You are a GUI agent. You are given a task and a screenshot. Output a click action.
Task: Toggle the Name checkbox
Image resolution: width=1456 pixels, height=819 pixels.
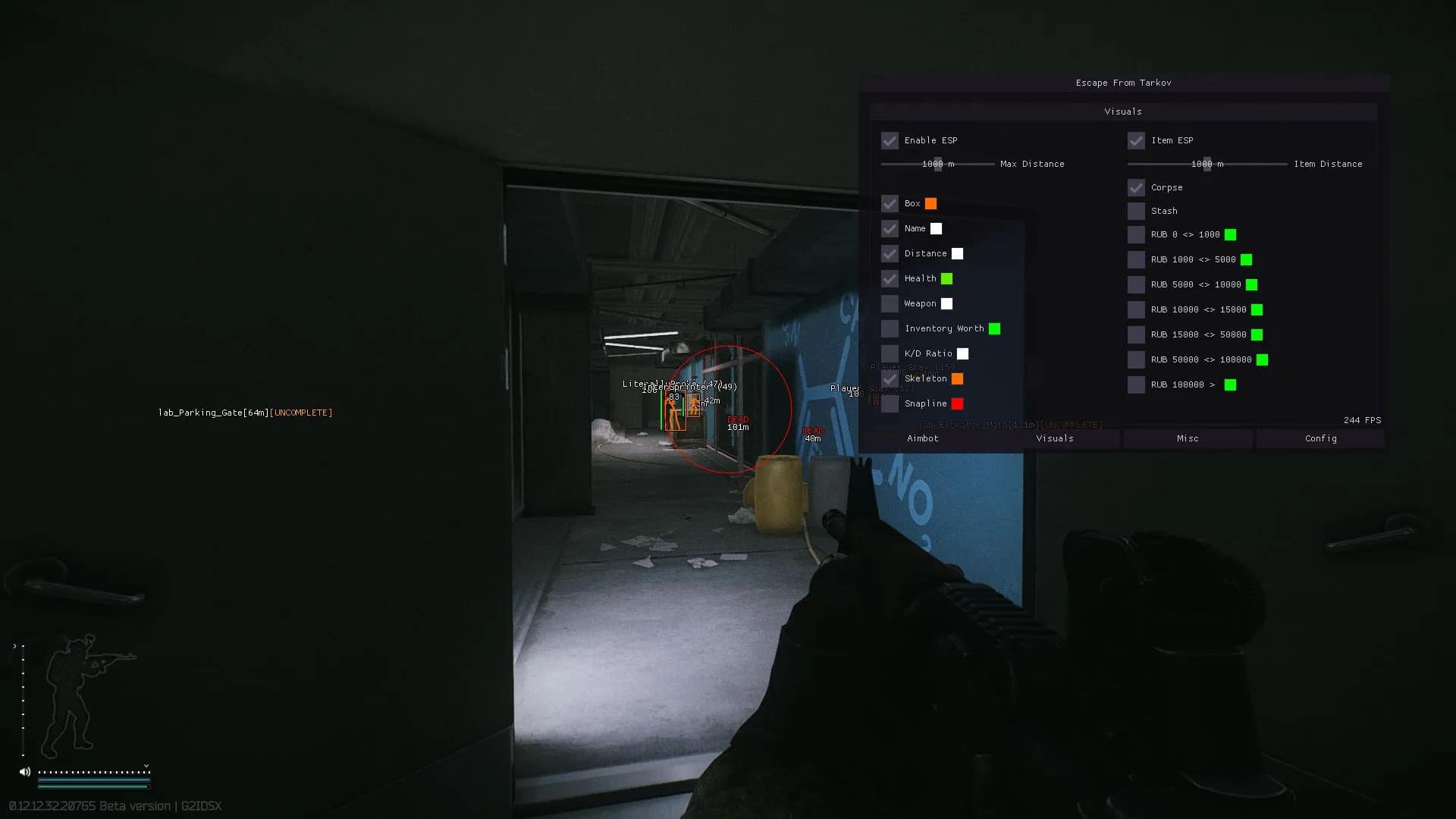click(890, 229)
